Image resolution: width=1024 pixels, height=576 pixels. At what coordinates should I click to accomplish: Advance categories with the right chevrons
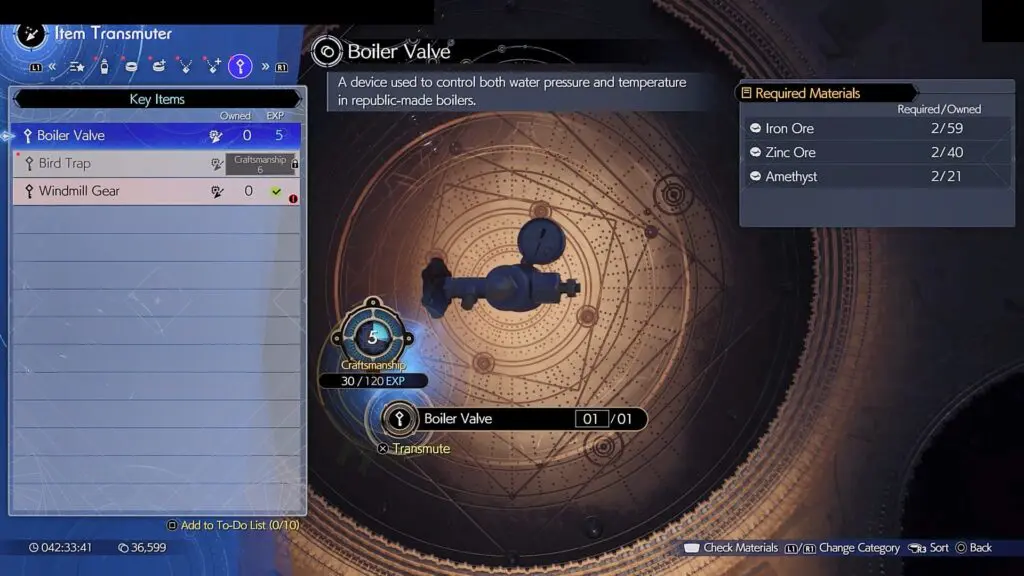point(265,67)
